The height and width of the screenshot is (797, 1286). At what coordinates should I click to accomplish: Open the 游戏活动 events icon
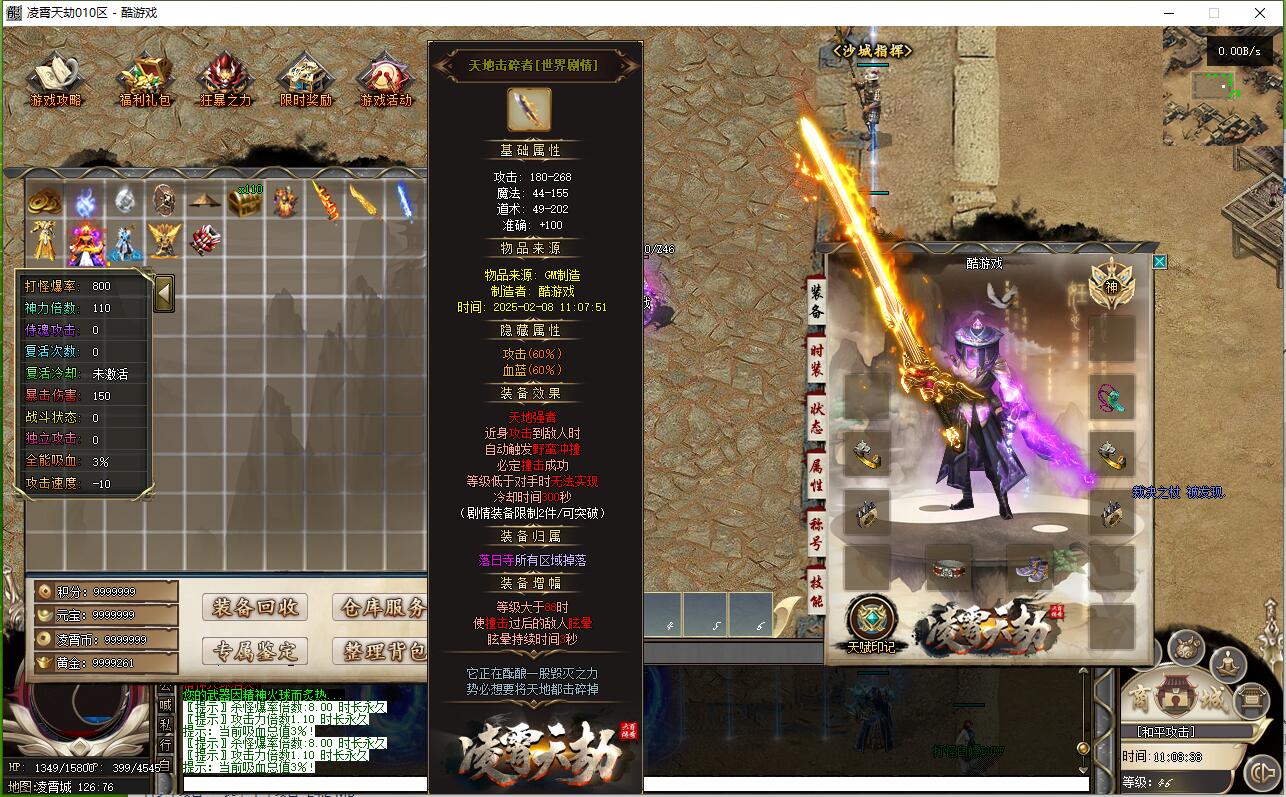(386, 78)
